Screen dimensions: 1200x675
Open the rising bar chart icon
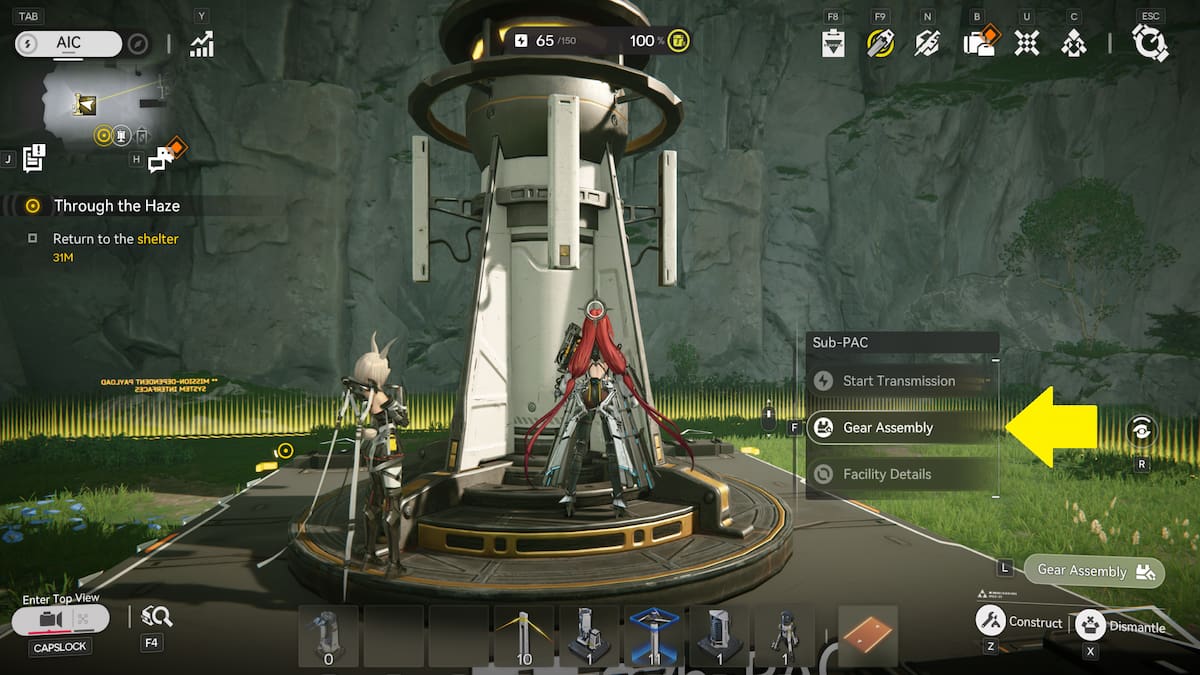tap(202, 43)
